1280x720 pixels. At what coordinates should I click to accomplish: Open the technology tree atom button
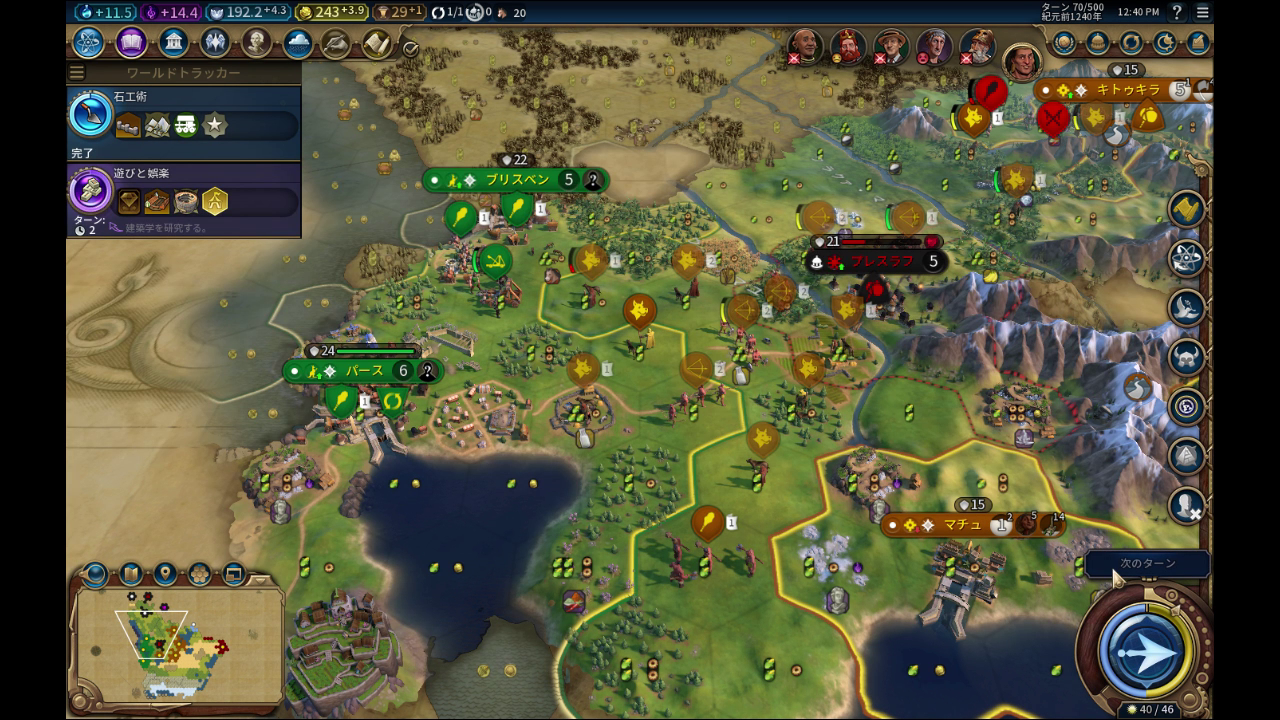coord(89,43)
